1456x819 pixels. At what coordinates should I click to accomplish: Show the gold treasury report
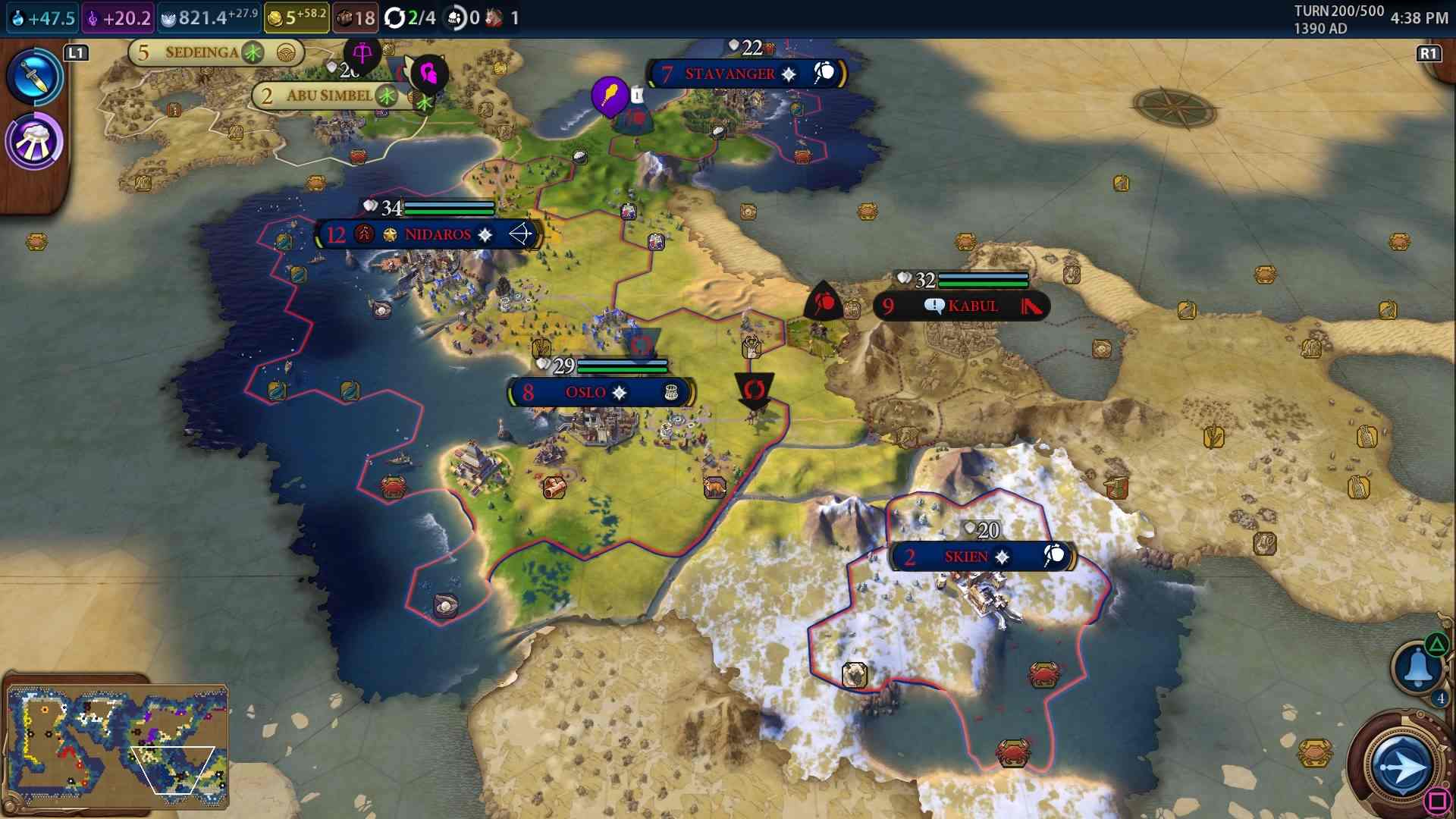[x=297, y=17]
